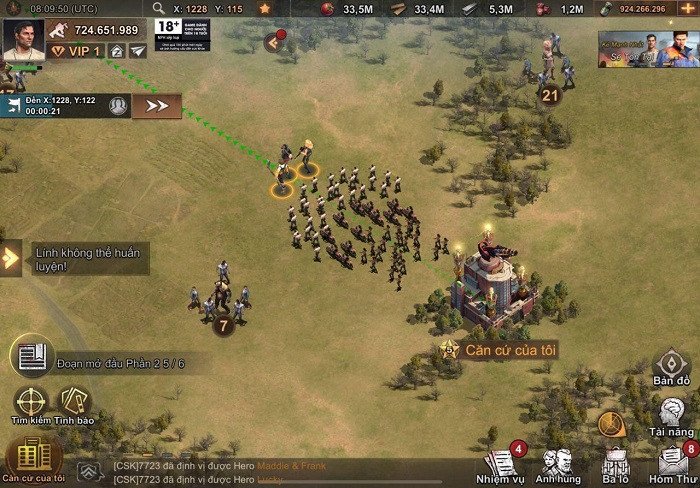Open the Bản đồ map button
This screenshot has width=700, height=488.
(x=672, y=368)
